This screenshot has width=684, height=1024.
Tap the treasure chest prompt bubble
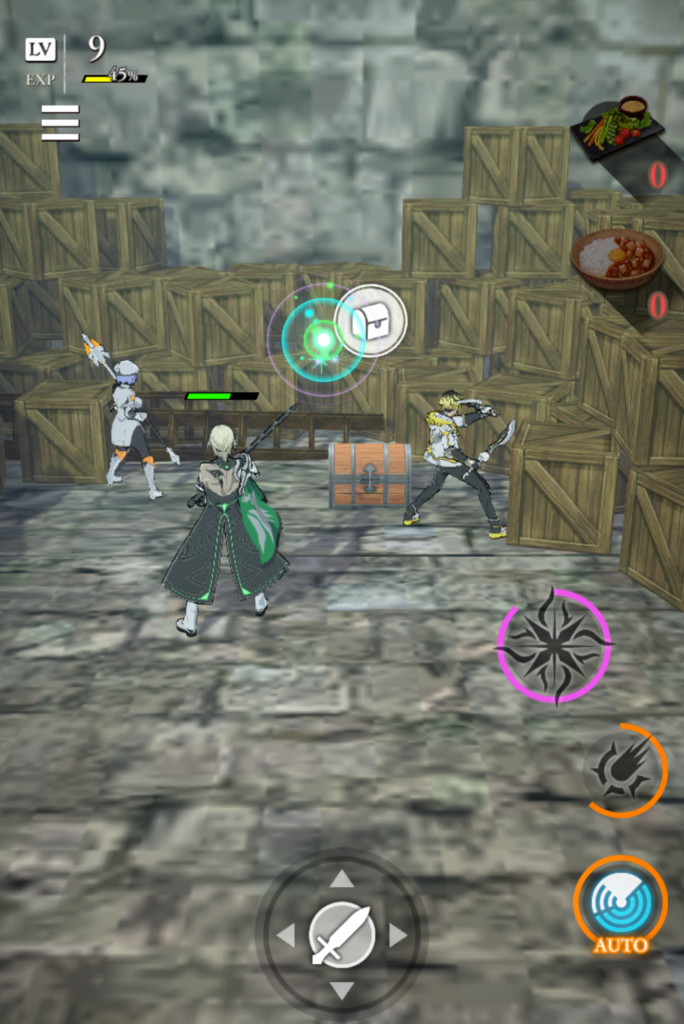click(371, 320)
